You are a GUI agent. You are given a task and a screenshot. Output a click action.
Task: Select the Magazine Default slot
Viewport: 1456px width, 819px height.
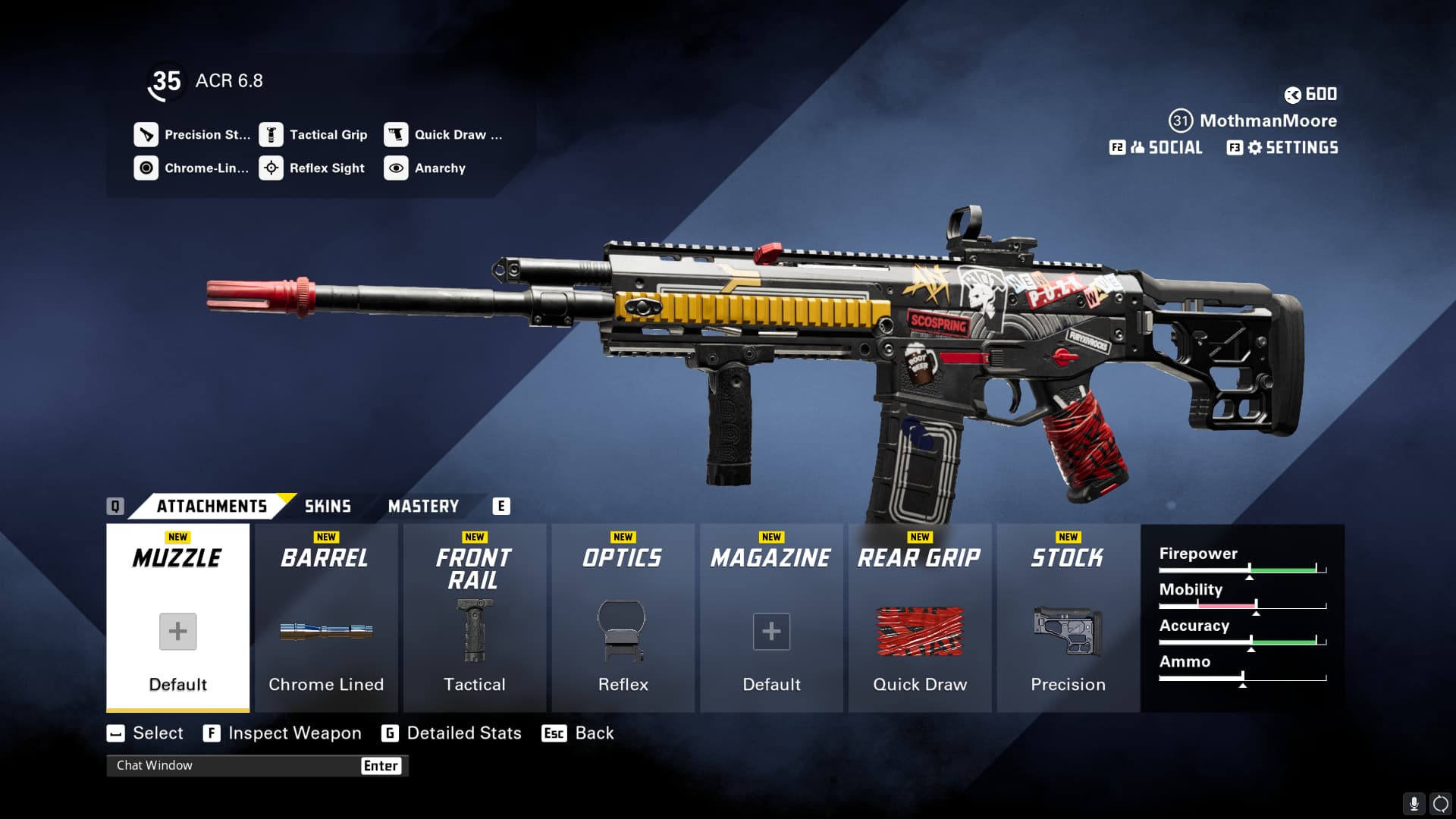(771, 618)
